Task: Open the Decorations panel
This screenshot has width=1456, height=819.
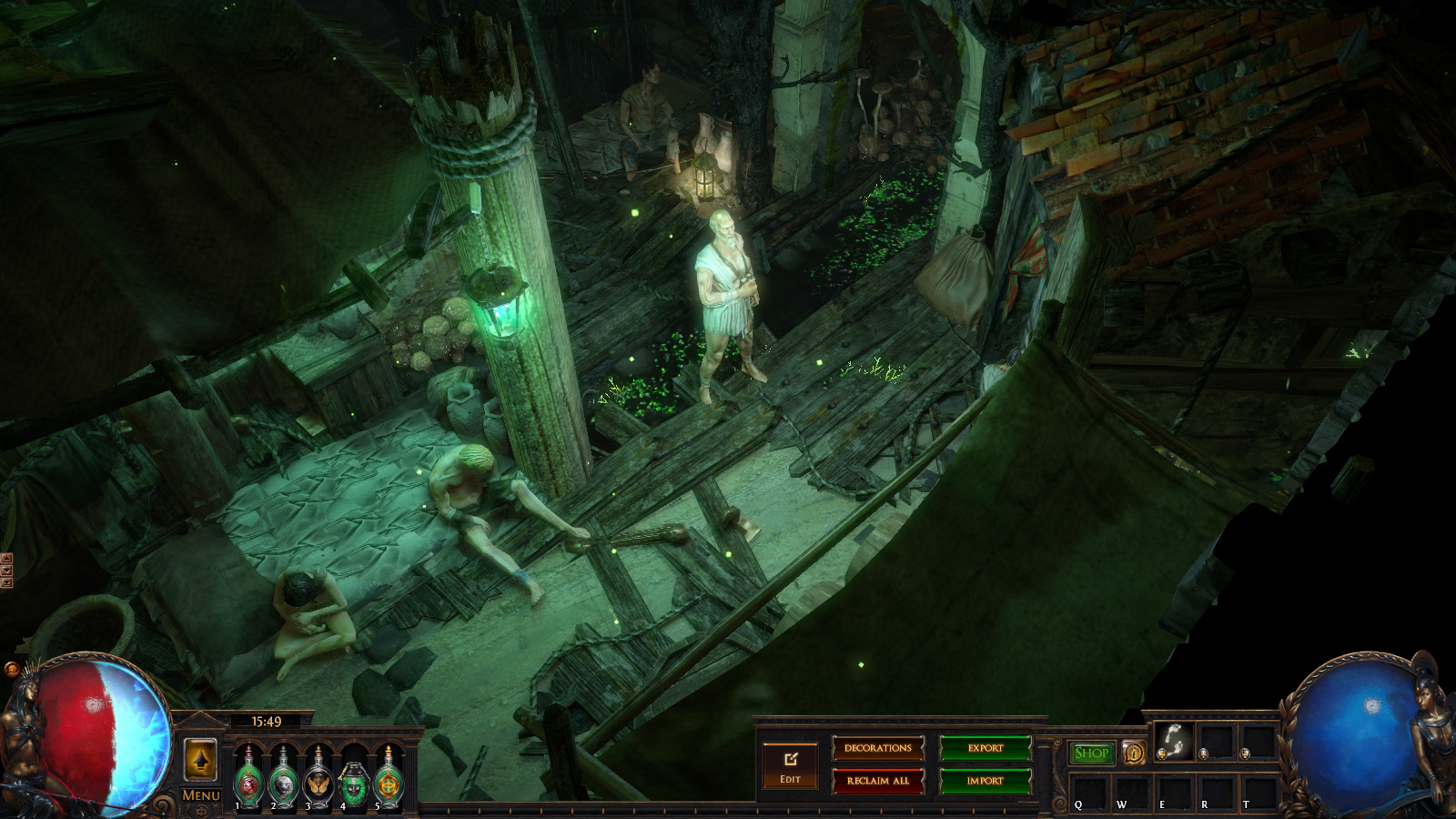Action: pos(878,748)
